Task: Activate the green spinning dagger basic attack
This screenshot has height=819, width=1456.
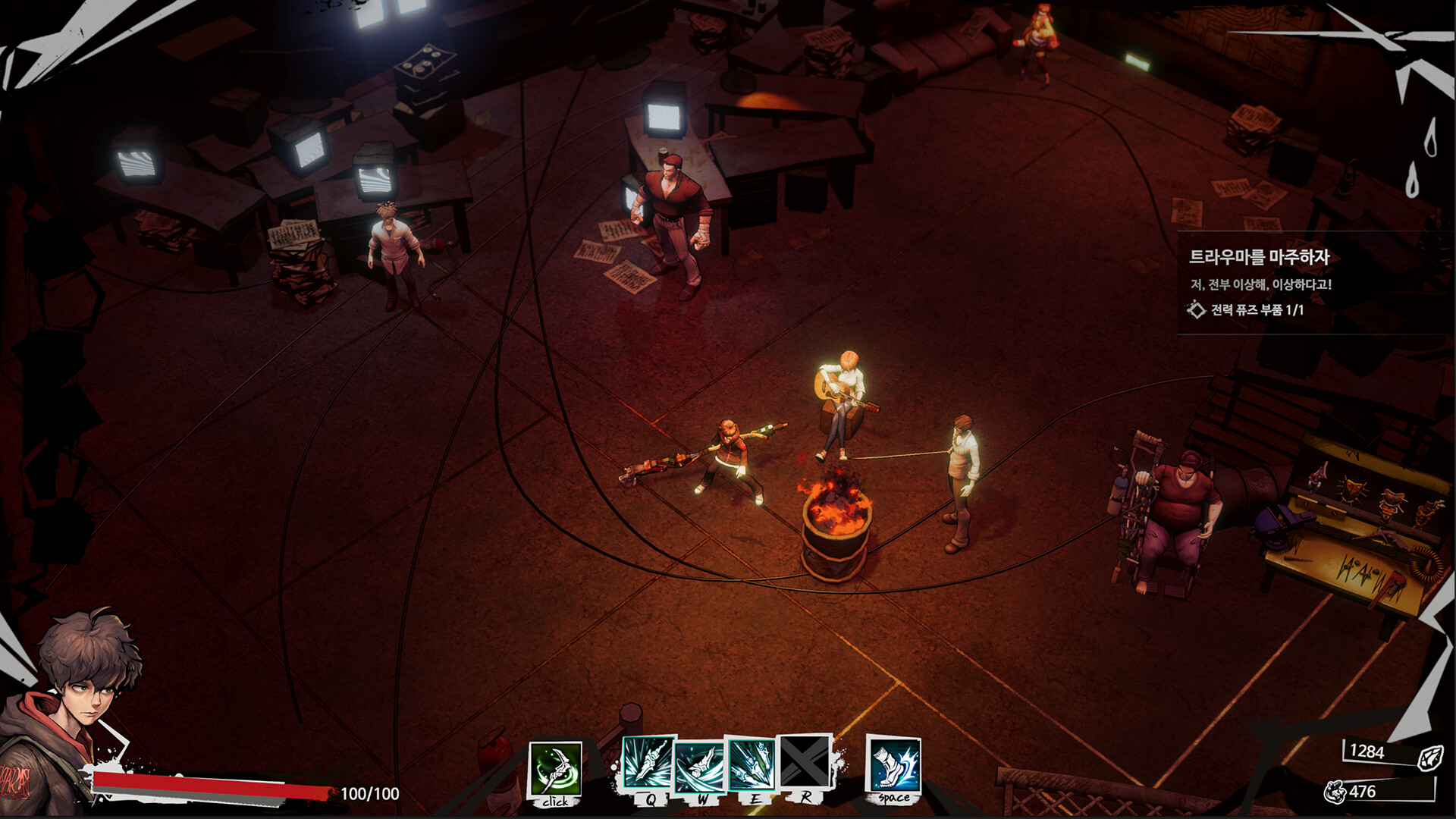Action: pos(555,769)
